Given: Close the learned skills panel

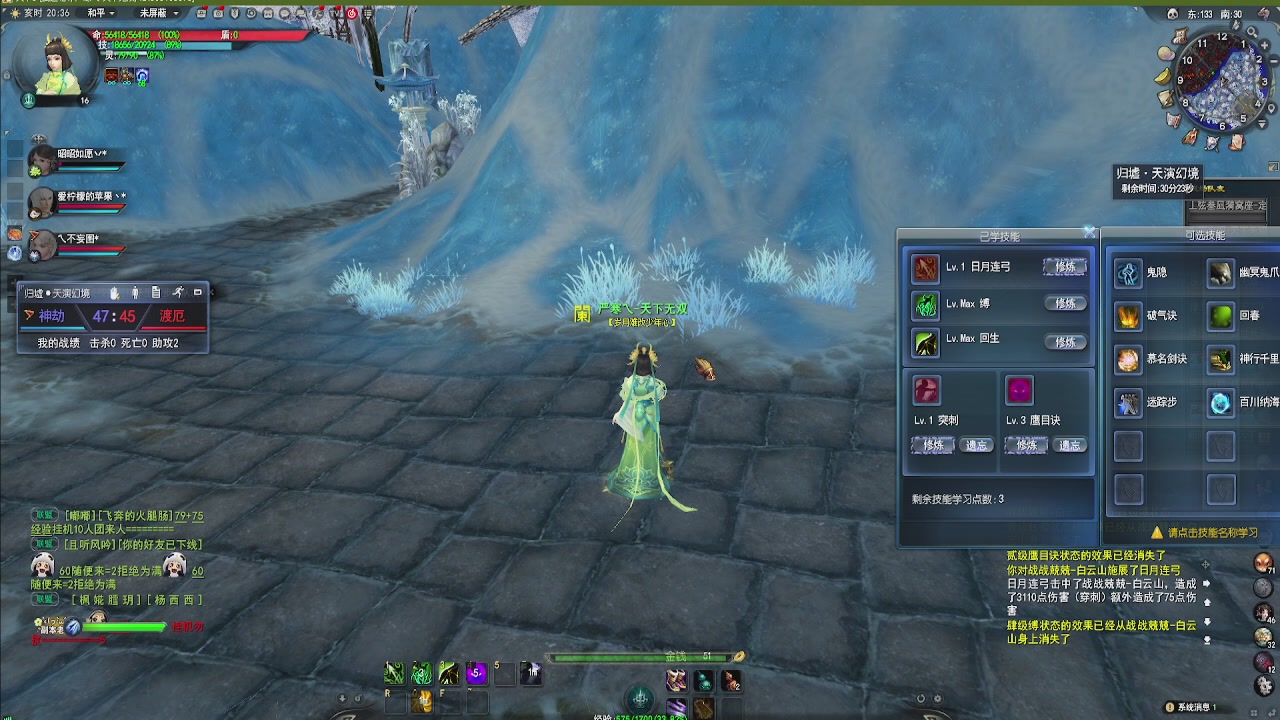Looking at the screenshot, I should [1089, 232].
